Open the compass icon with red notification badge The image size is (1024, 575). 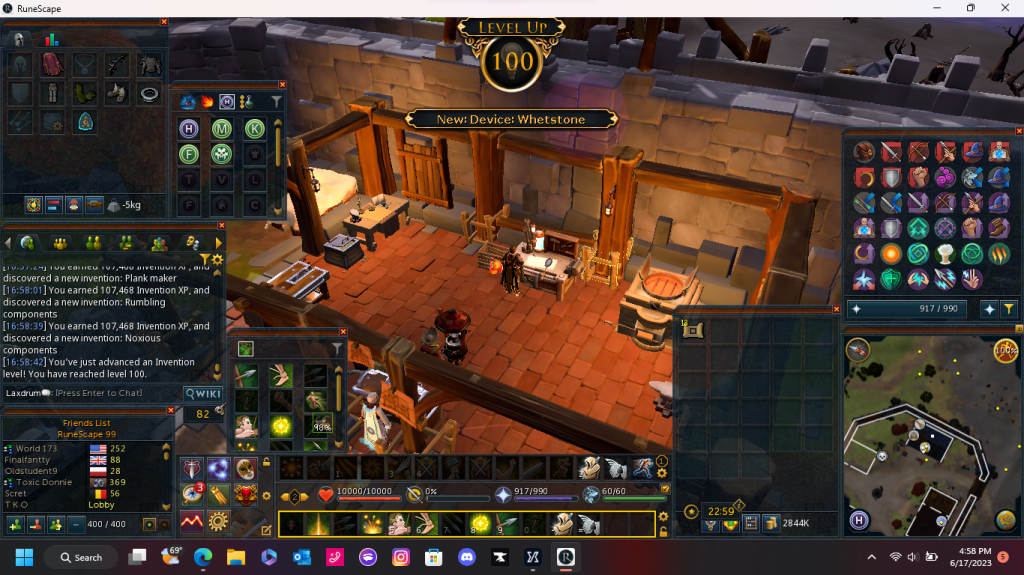191,494
